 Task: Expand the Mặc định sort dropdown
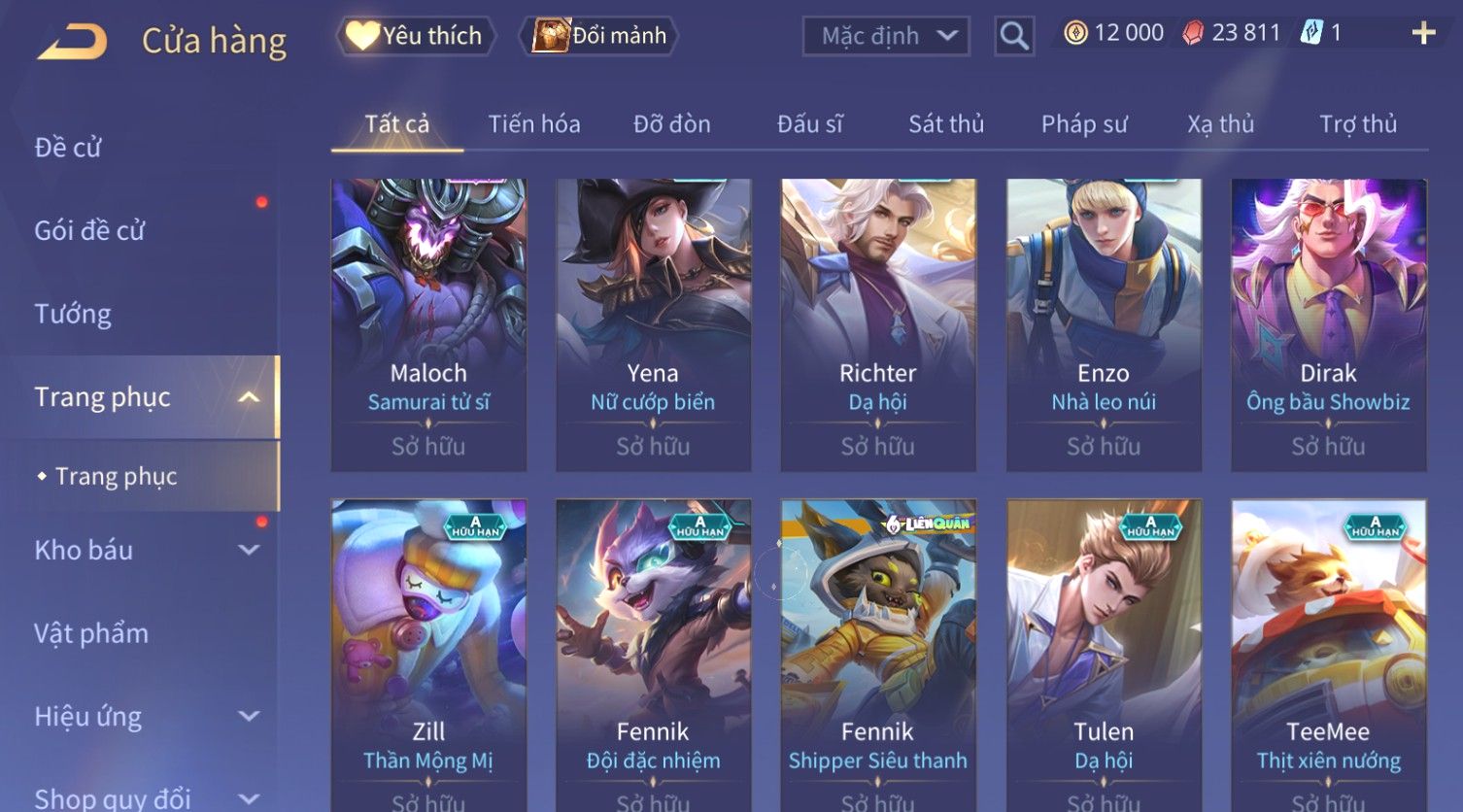(x=886, y=36)
